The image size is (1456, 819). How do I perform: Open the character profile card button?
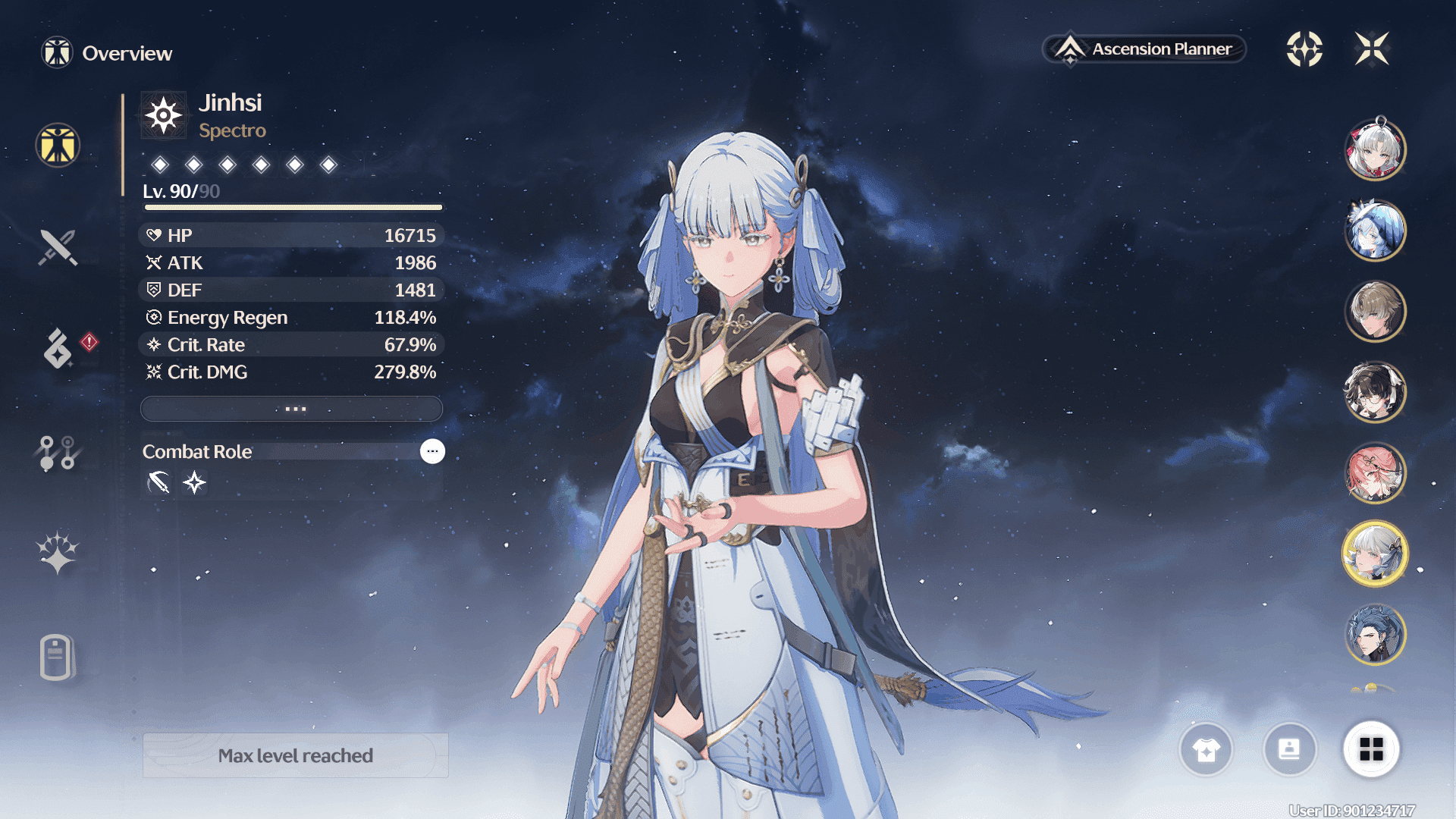1289,750
